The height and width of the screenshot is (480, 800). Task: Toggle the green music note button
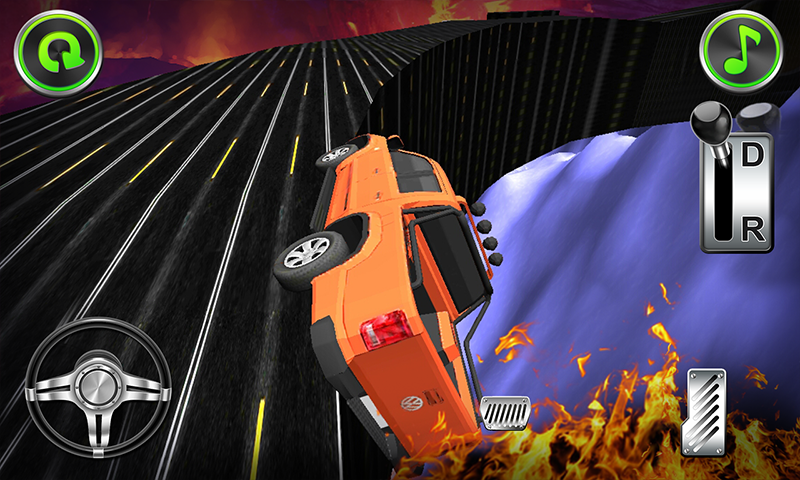tap(741, 51)
